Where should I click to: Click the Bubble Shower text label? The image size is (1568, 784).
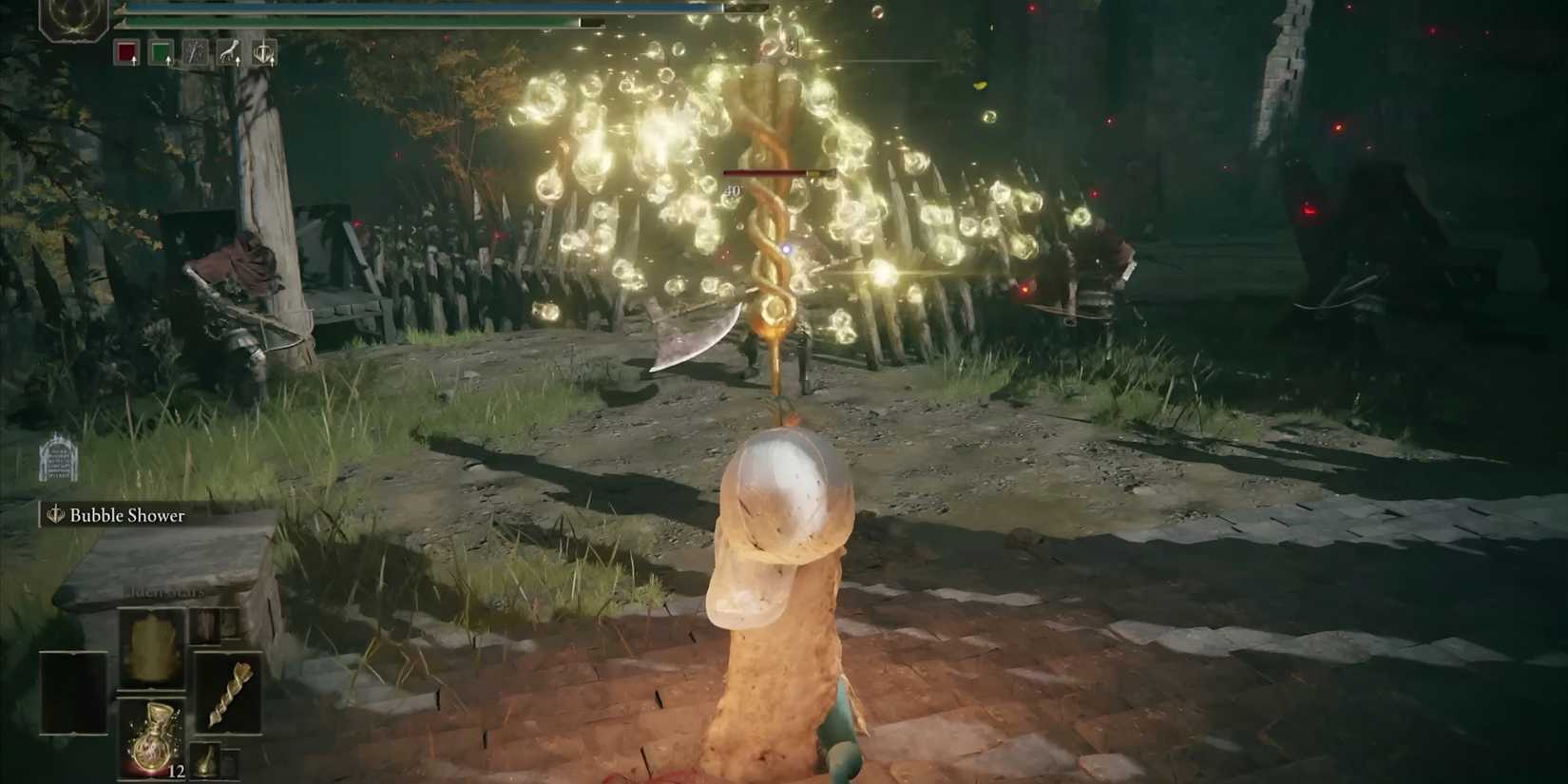coord(125,517)
